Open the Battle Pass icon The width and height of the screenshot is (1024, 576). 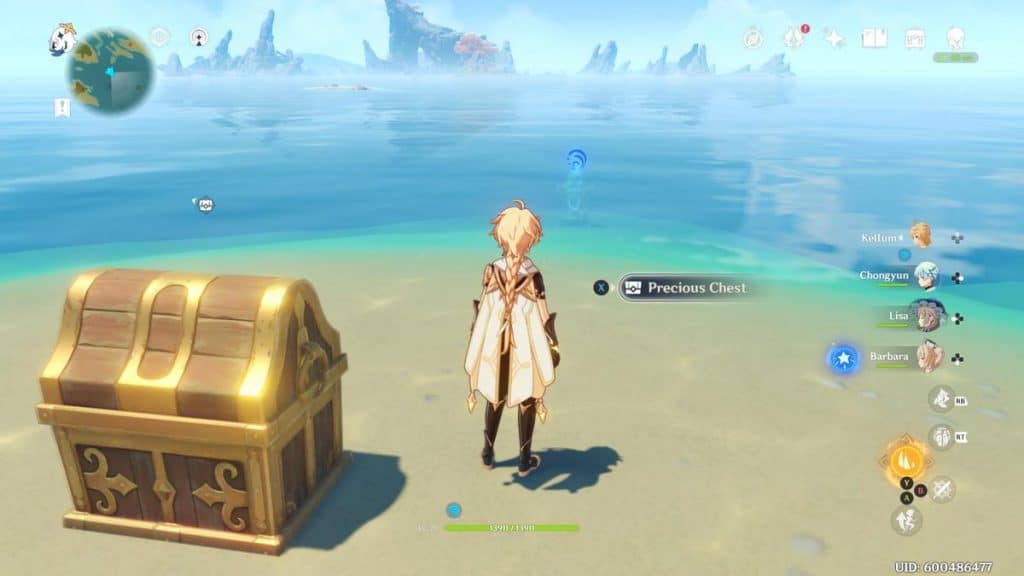click(914, 38)
